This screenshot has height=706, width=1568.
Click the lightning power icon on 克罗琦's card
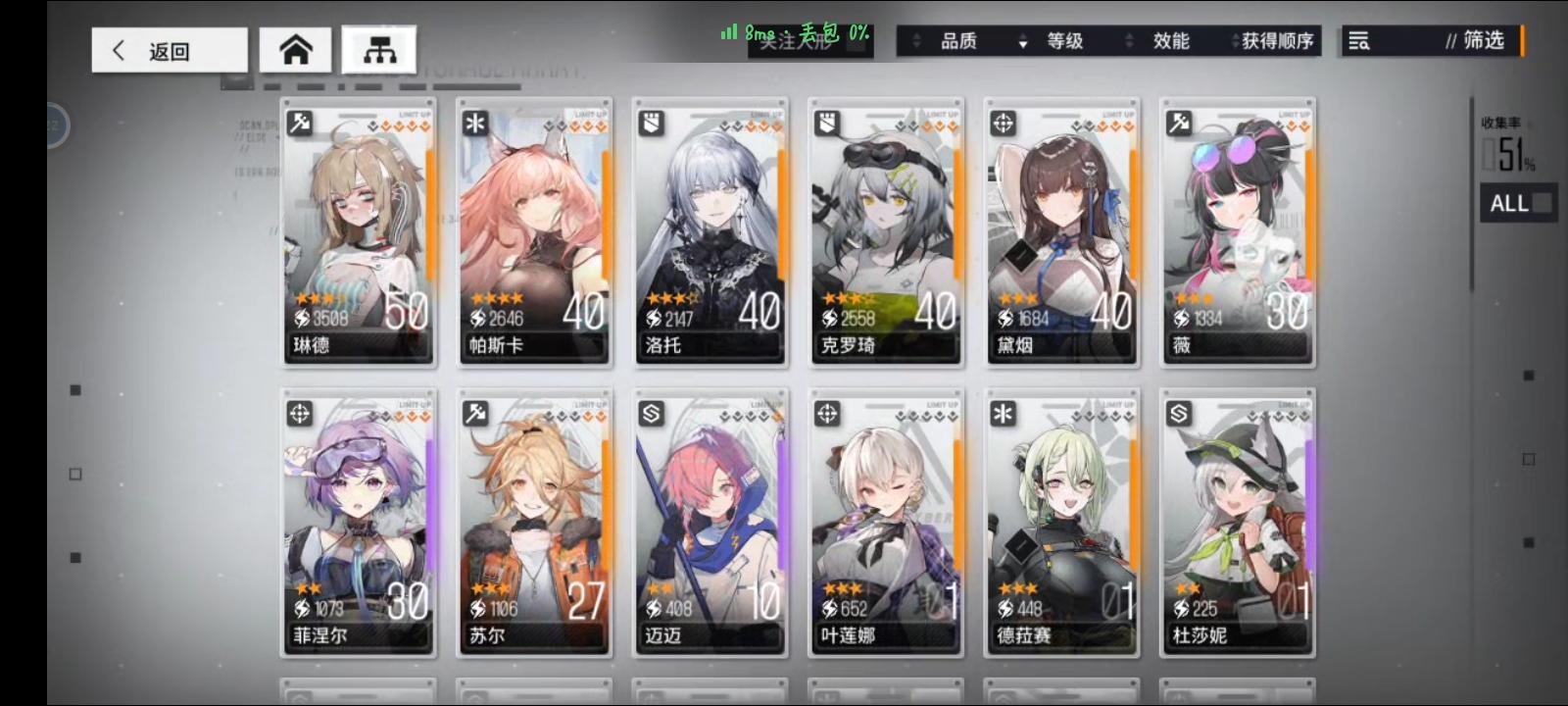point(828,316)
